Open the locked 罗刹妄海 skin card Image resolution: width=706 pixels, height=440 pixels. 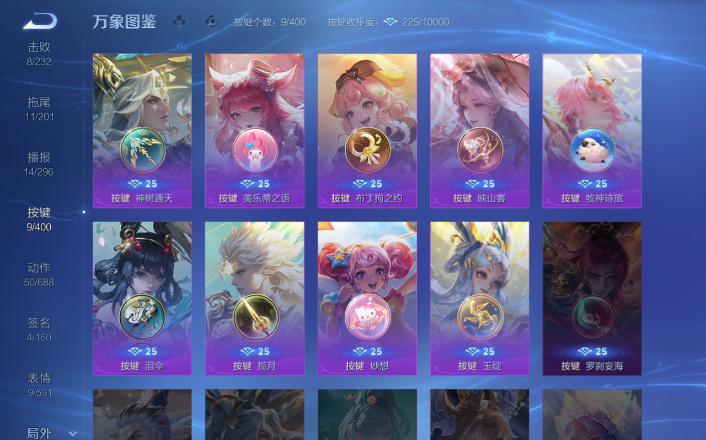(x=591, y=298)
